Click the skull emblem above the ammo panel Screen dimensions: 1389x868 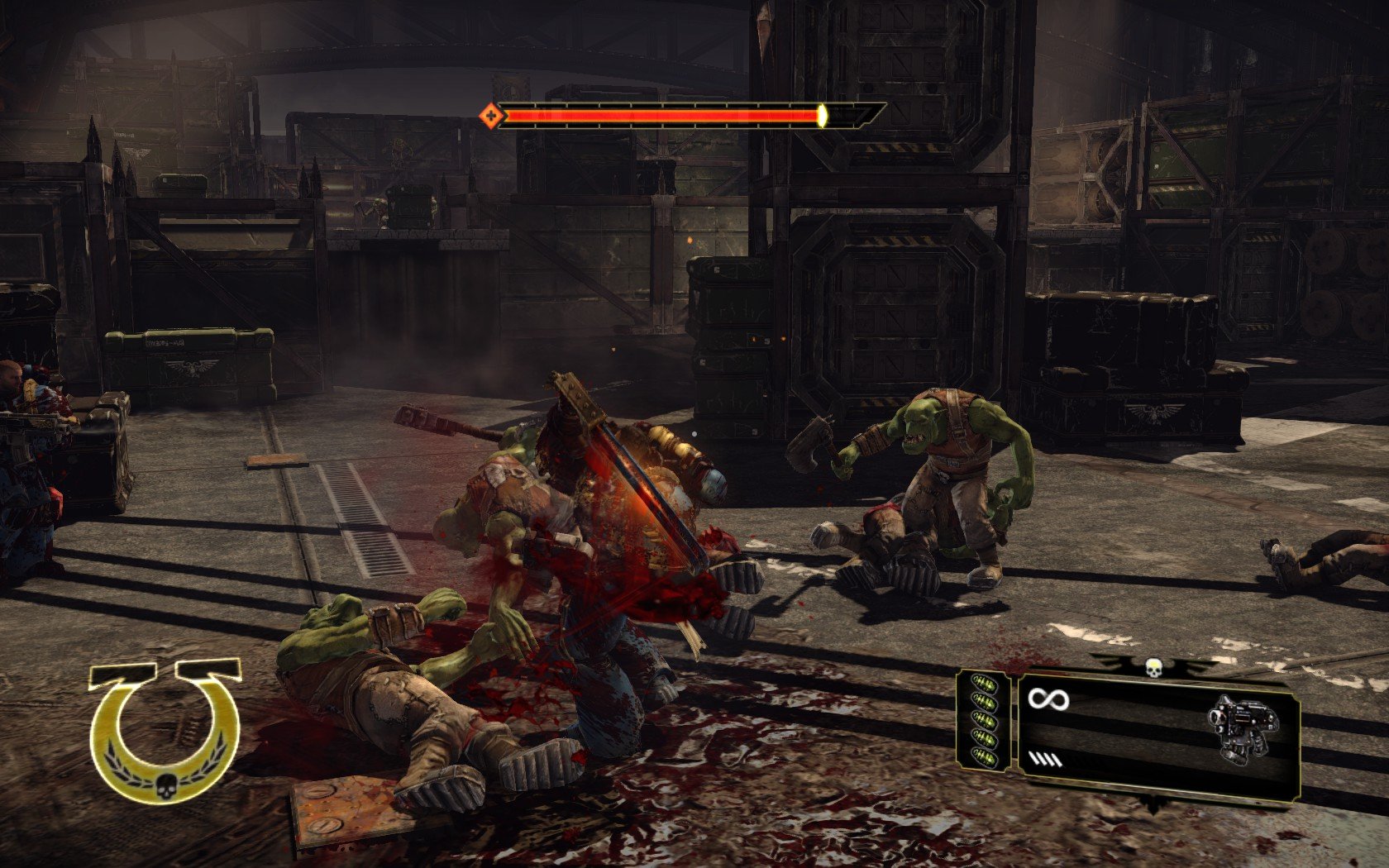coord(1153,669)
